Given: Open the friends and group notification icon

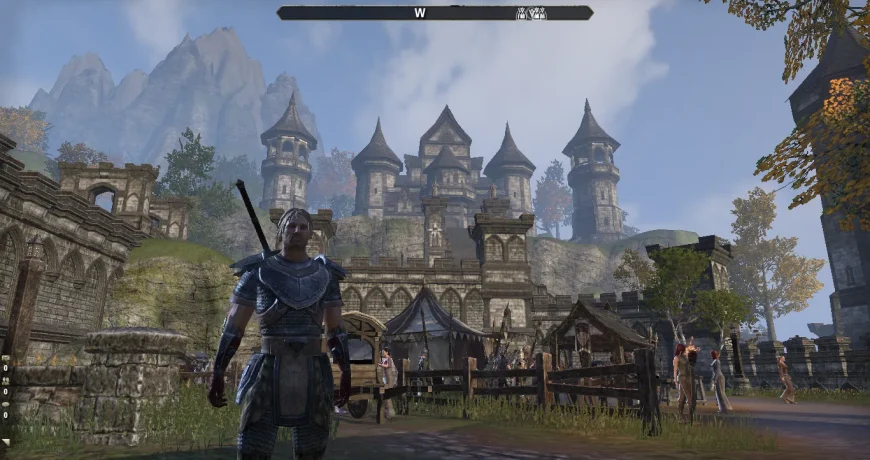Looking at the screenshot, I should point(5,380).
